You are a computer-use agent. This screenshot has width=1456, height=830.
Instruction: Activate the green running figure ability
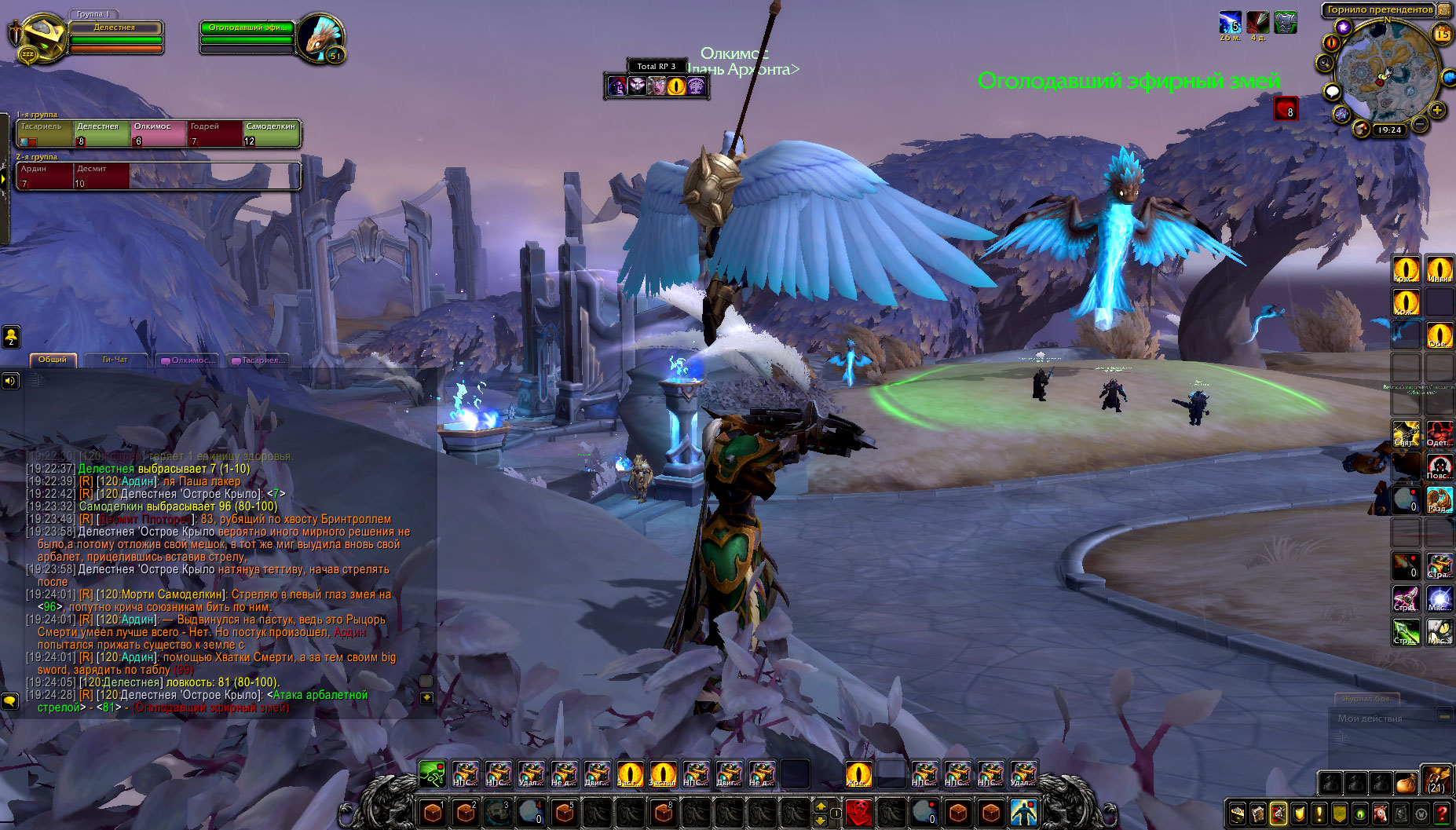432,774
